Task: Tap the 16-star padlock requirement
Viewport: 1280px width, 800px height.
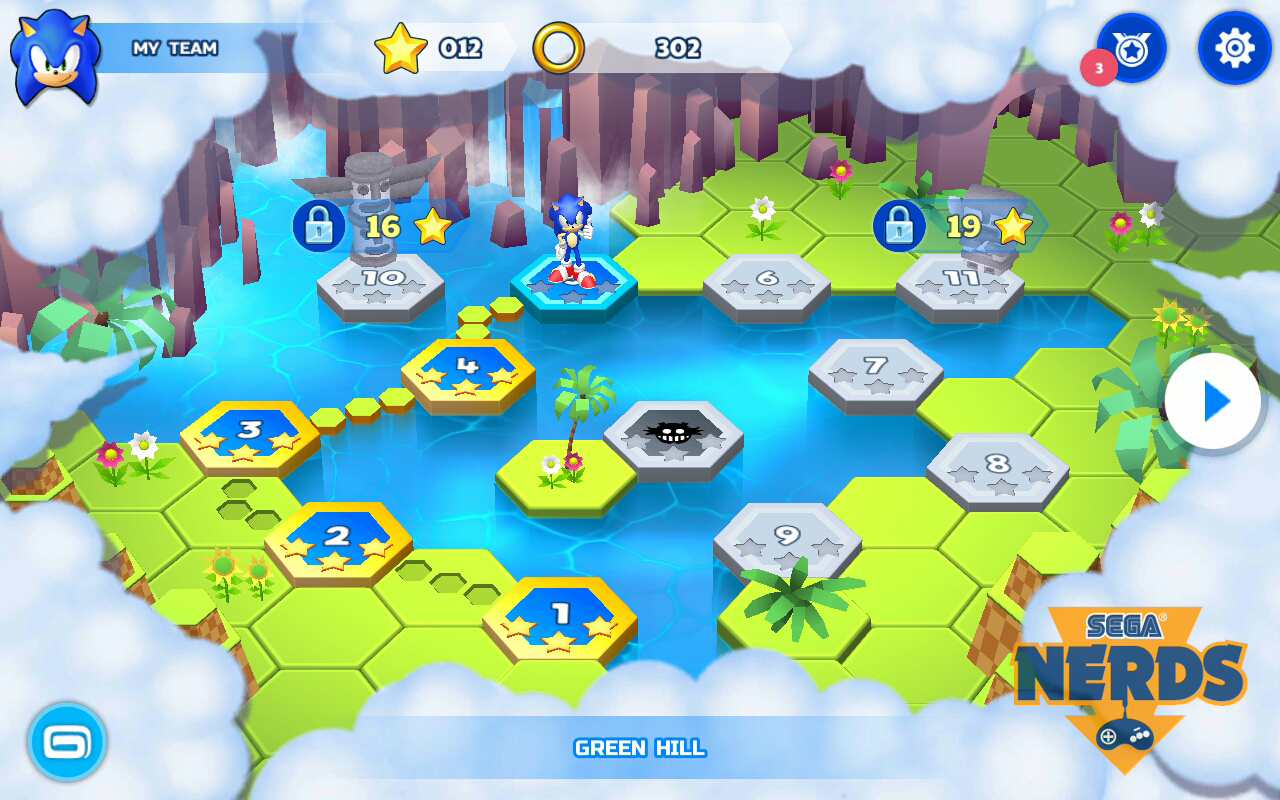Action: (x=319, y=226)
